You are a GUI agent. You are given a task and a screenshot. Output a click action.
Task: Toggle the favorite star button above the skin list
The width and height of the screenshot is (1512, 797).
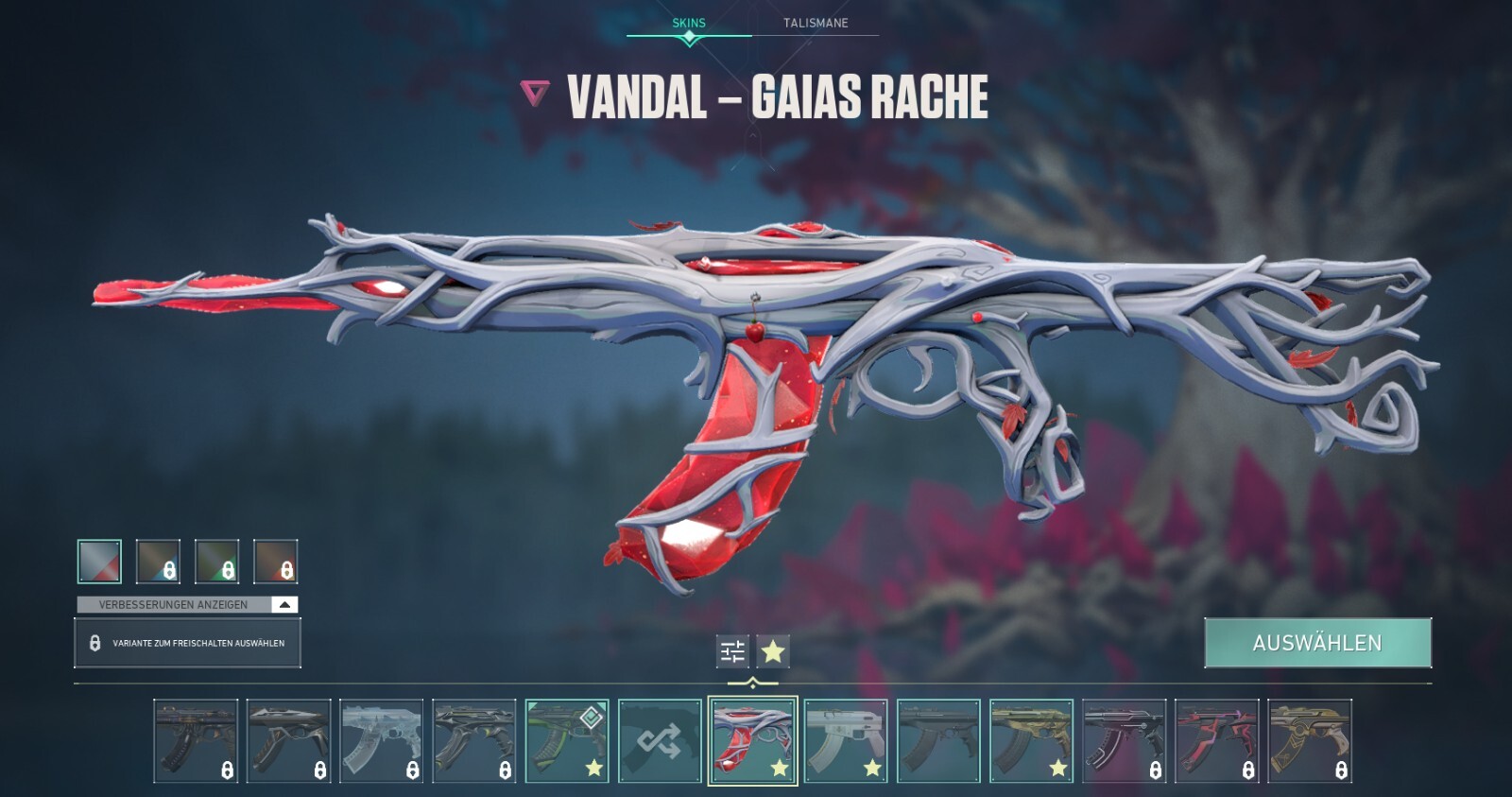tap(773, 651)
